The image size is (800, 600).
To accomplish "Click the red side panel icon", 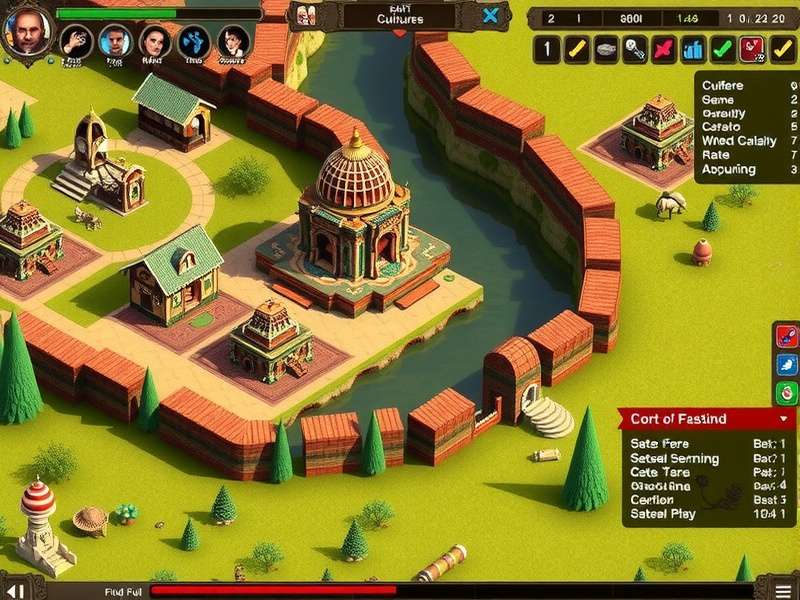I will (787, 337).
